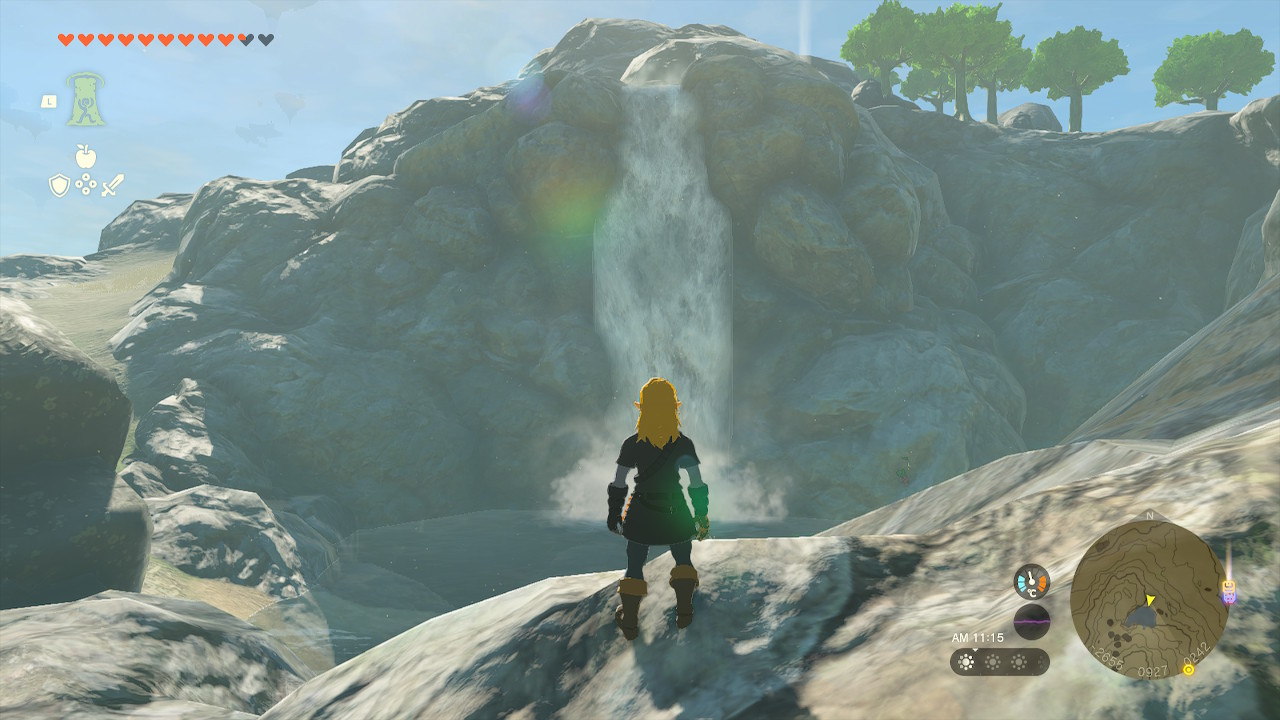Screen dimensions: 1280x720
Task: Activate the Ascend ability icon
Action: coord(86,99)
